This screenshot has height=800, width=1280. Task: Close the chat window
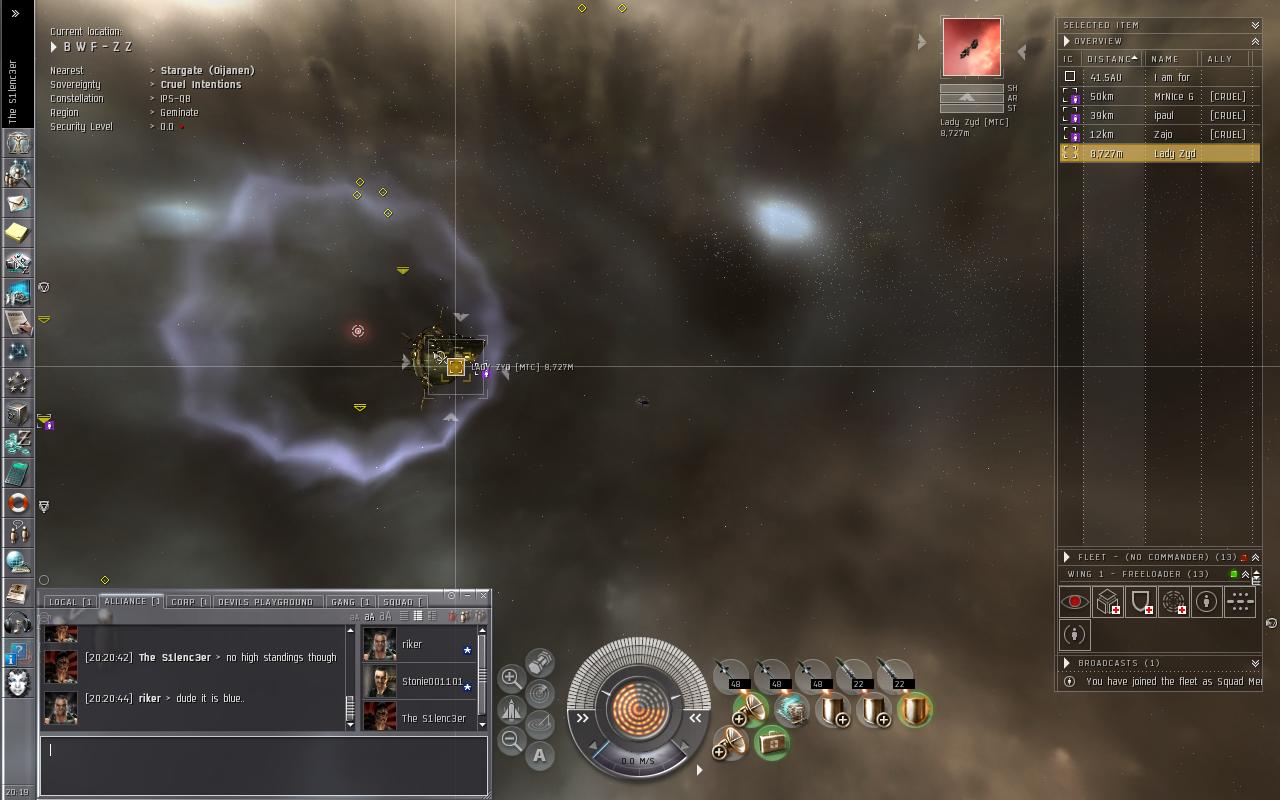point(484,595)
